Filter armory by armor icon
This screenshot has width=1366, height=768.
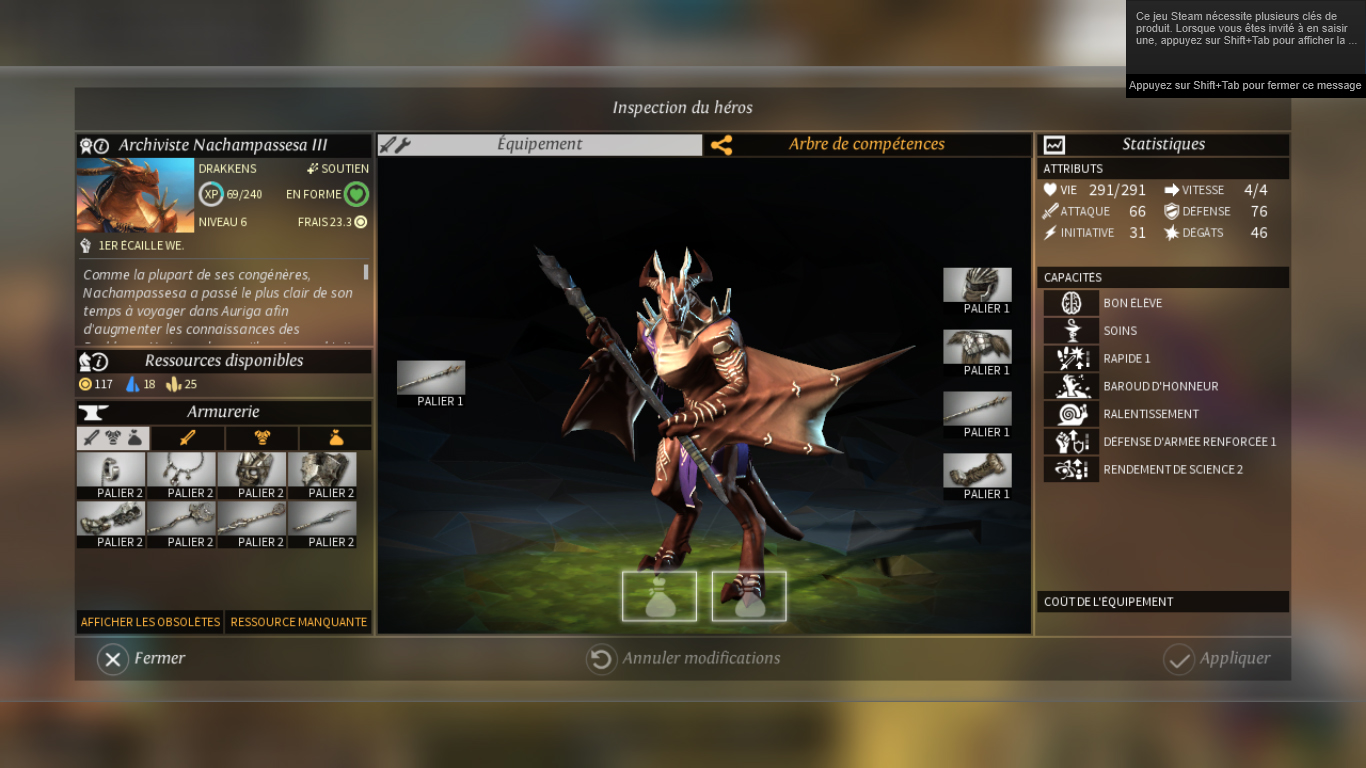pos(262,438)
